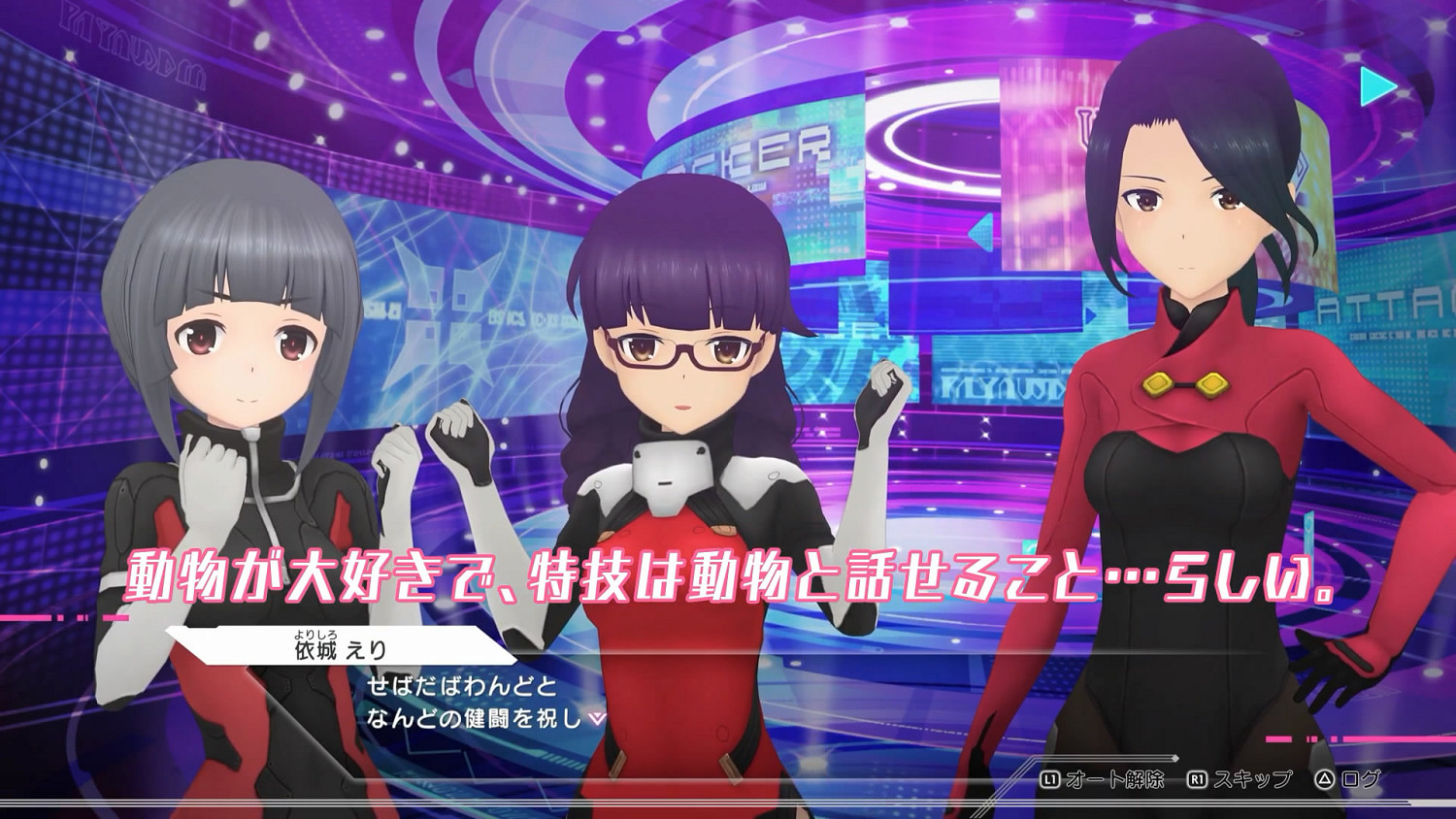Click the yellow clasp icon on the red suit

(x=1186, y=383)
